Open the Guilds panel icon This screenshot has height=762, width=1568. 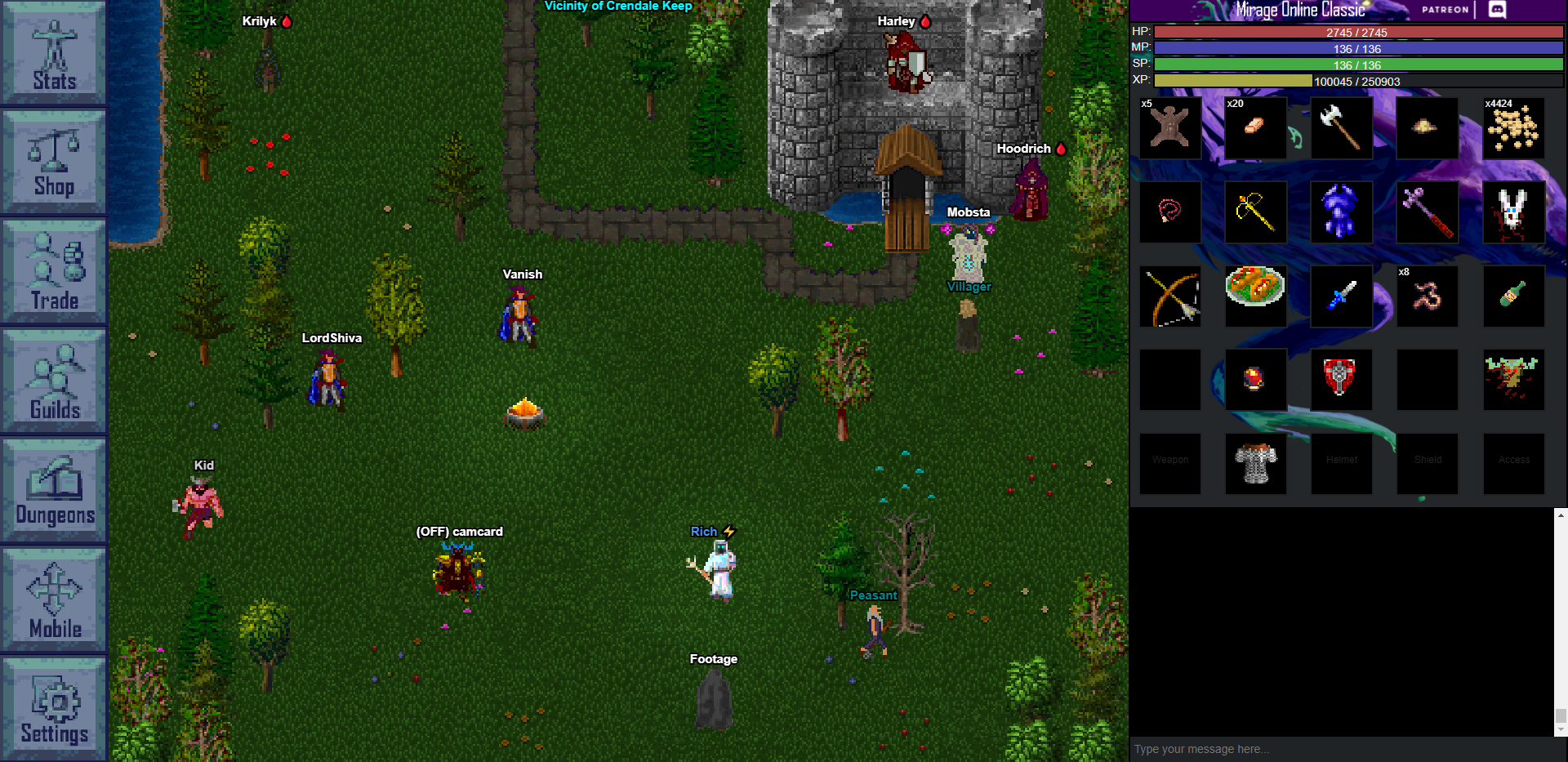pyautogui.click(x=53, y=380)
